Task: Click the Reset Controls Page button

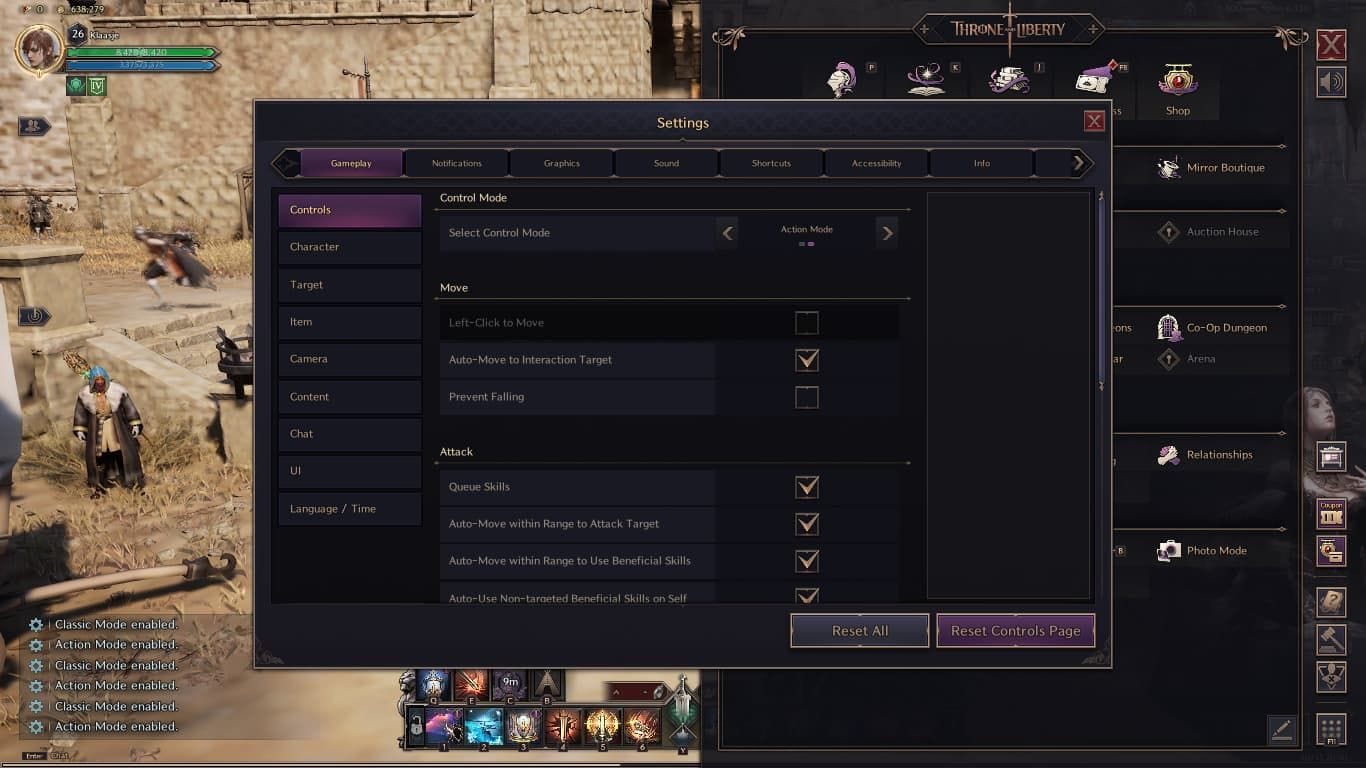Action: [x=1014, y=630]
